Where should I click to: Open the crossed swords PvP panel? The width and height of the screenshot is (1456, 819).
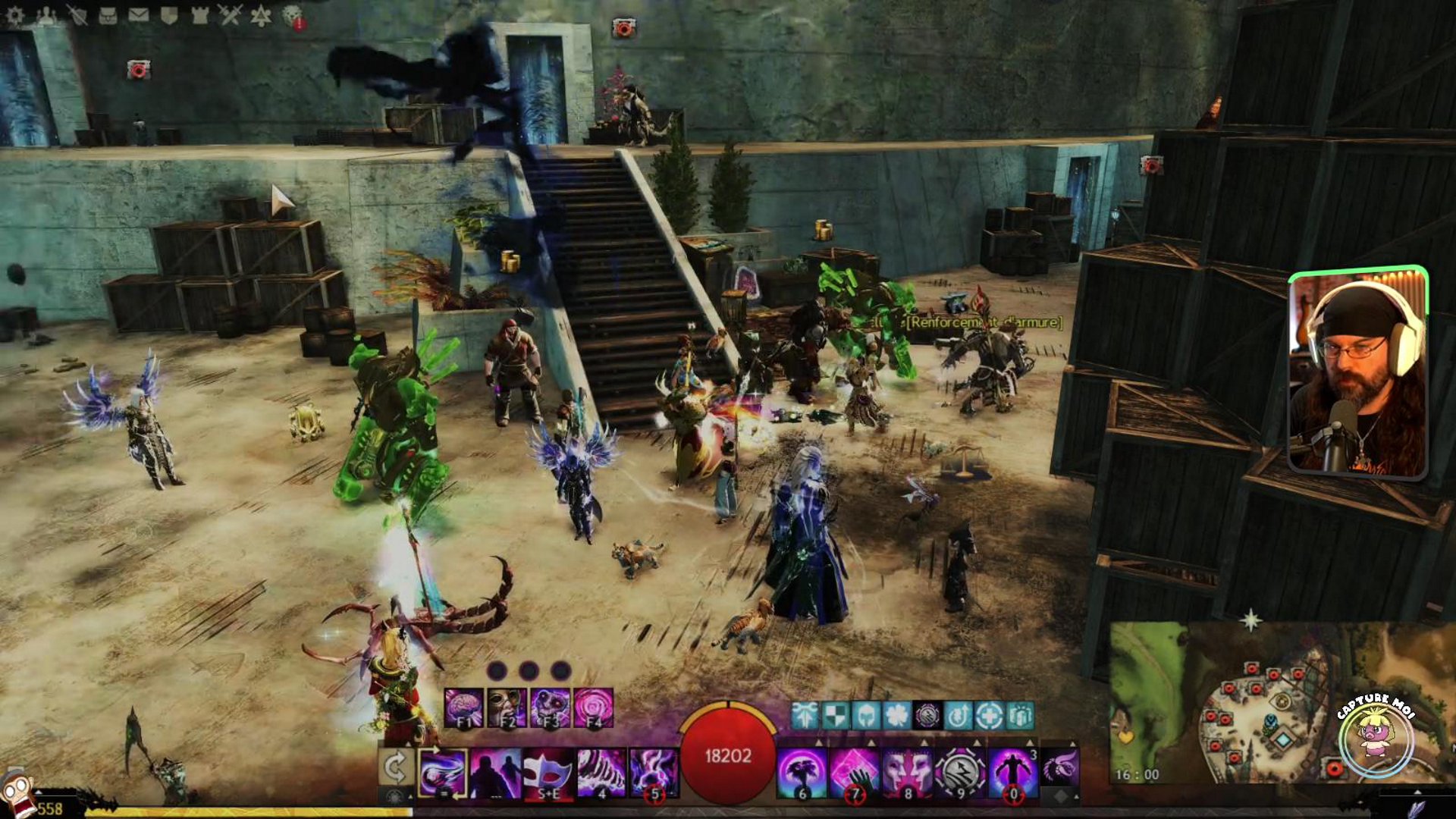[x=231, y=14]
